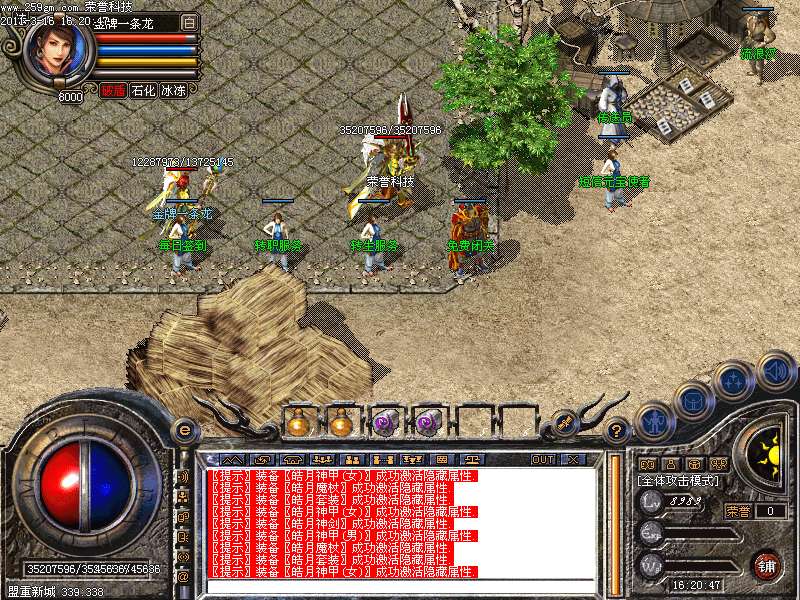Click the chat text input line
Screen dimensions: 800x600
[x=400, y=586]
